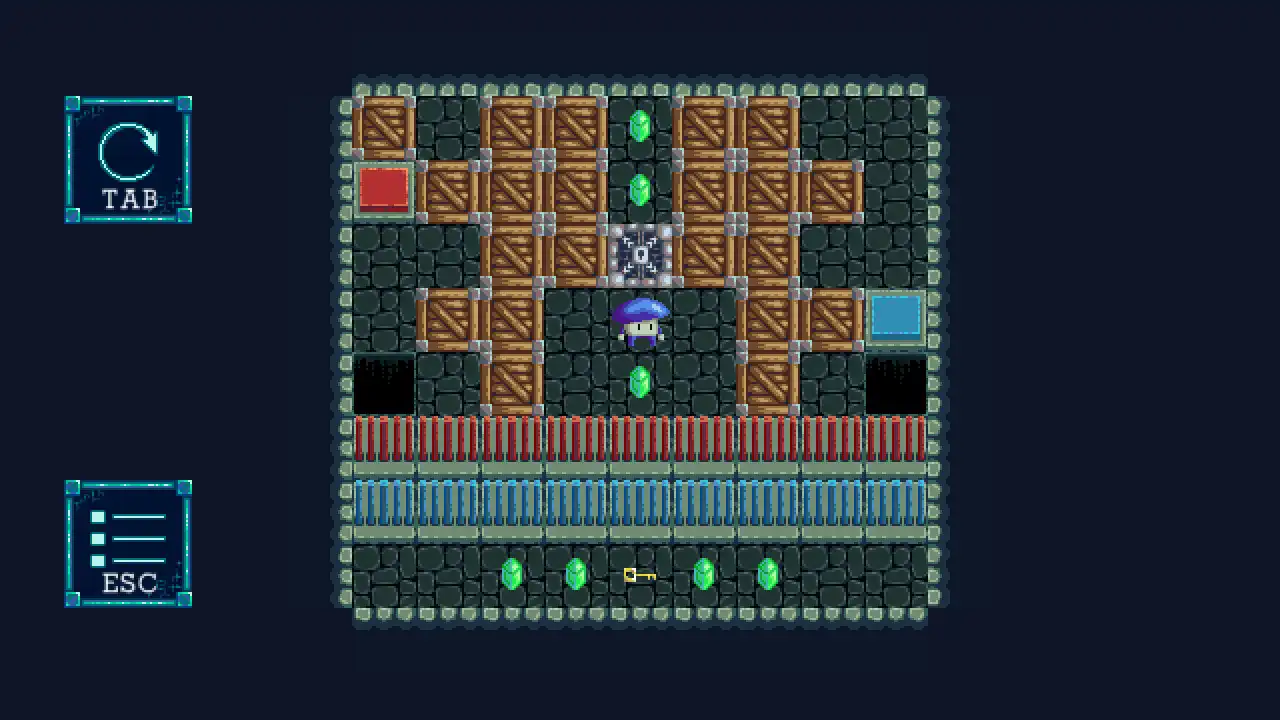Click the rightmost gem in the bottom row
The width and height of the screenshot is (1280, 720).
tap(767, 574)
